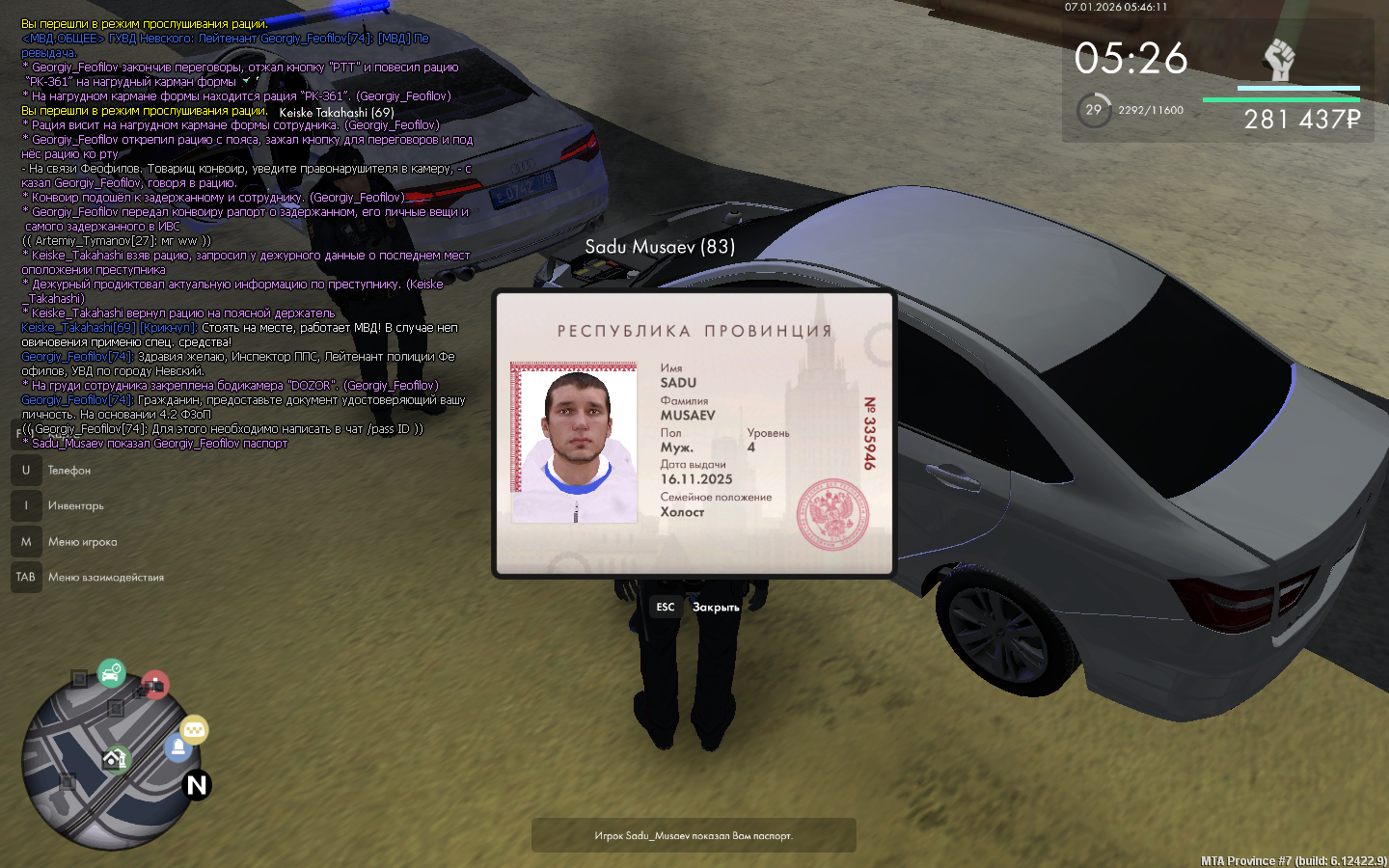Click the passport photo of Sadu Musaev
The height and width of the screenshot is (868, 1389).
(574, 443)
